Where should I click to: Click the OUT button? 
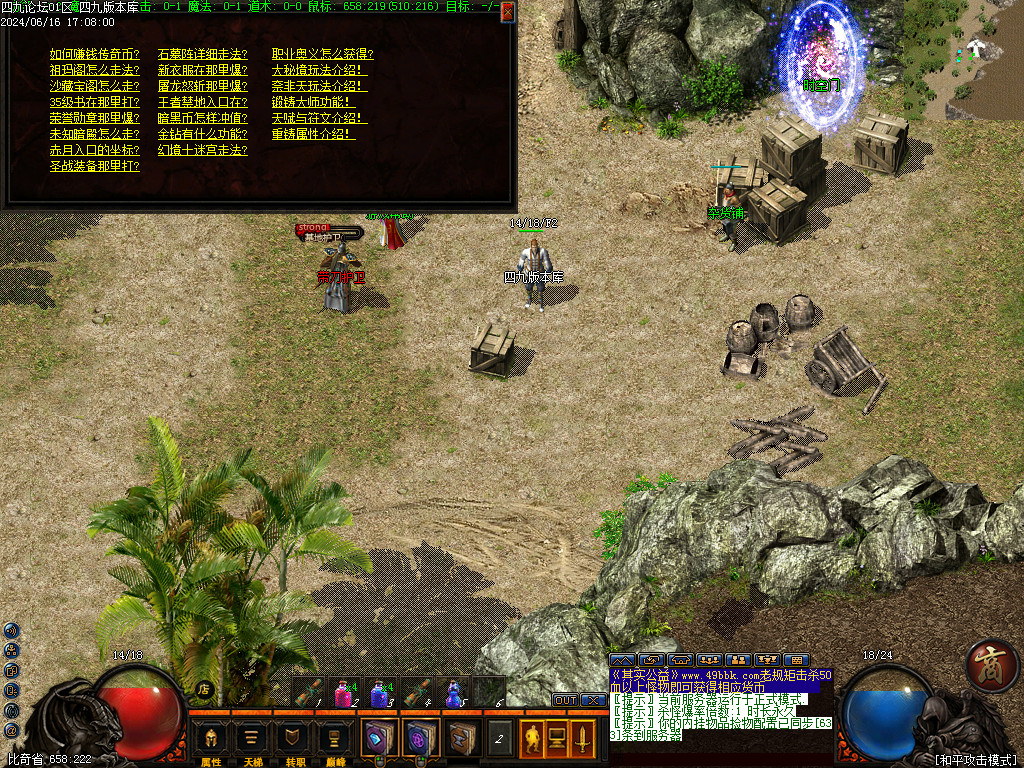(565, 700)
